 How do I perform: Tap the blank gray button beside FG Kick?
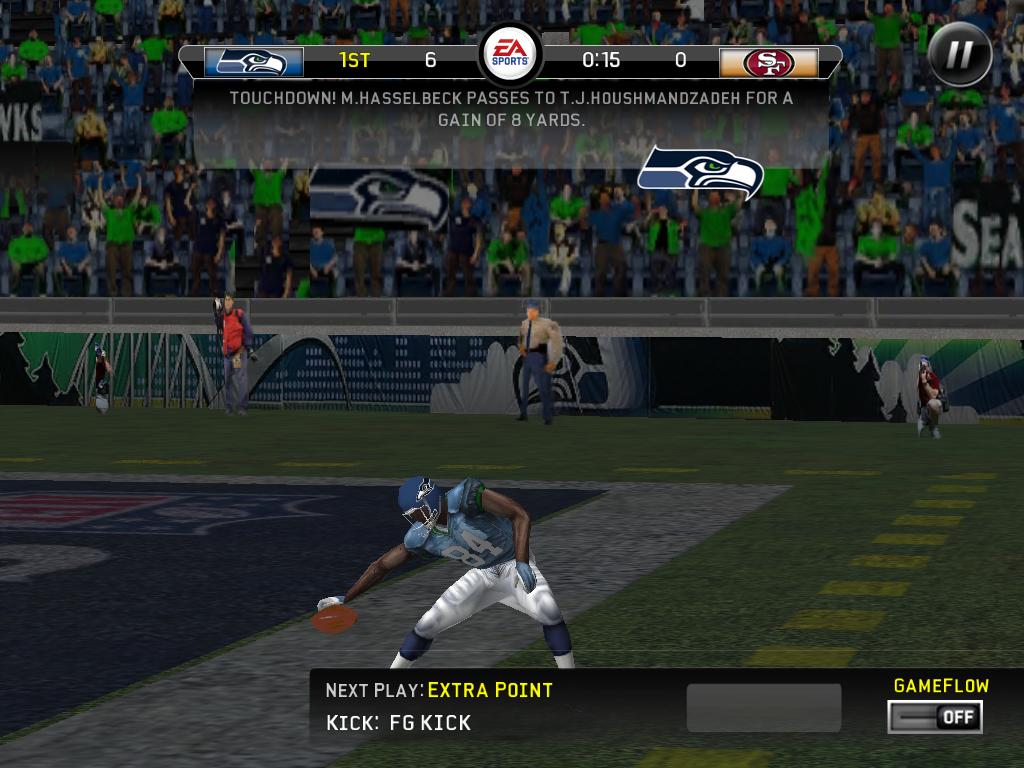763,708
